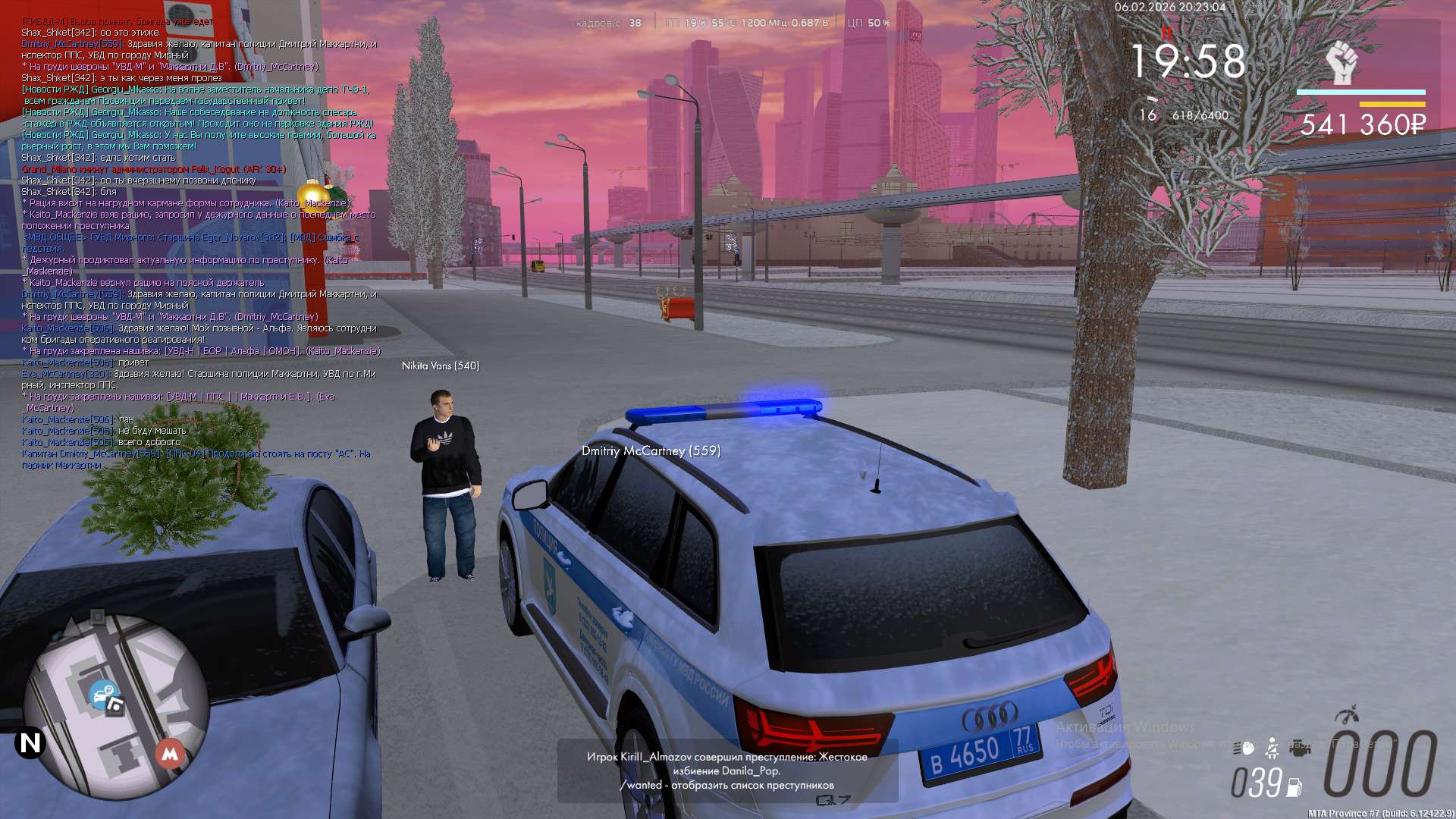Click the blue car marker on minimap
Image resolution: width=1456 pixels, height=819 pixels.
coord(102,694)
